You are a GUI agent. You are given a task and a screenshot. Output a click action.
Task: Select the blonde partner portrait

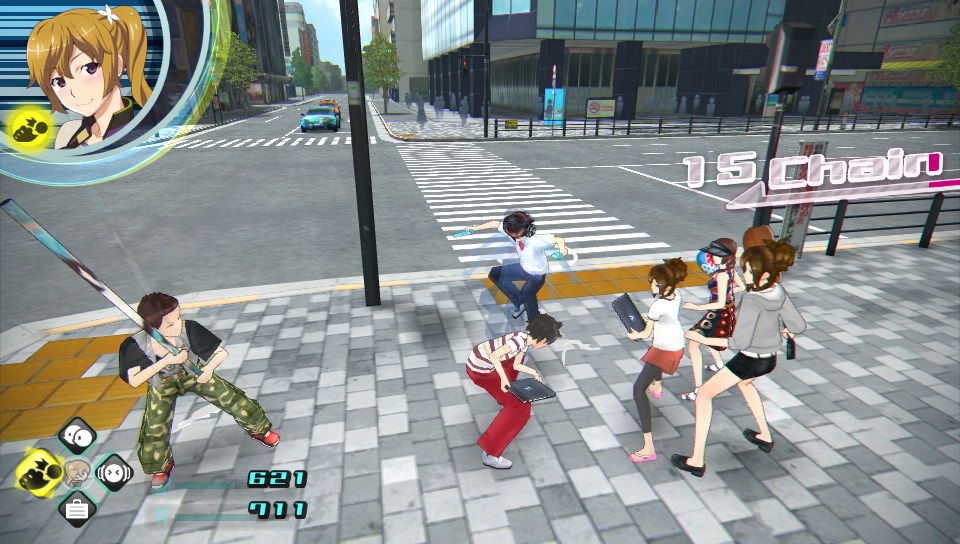(92, 72)
